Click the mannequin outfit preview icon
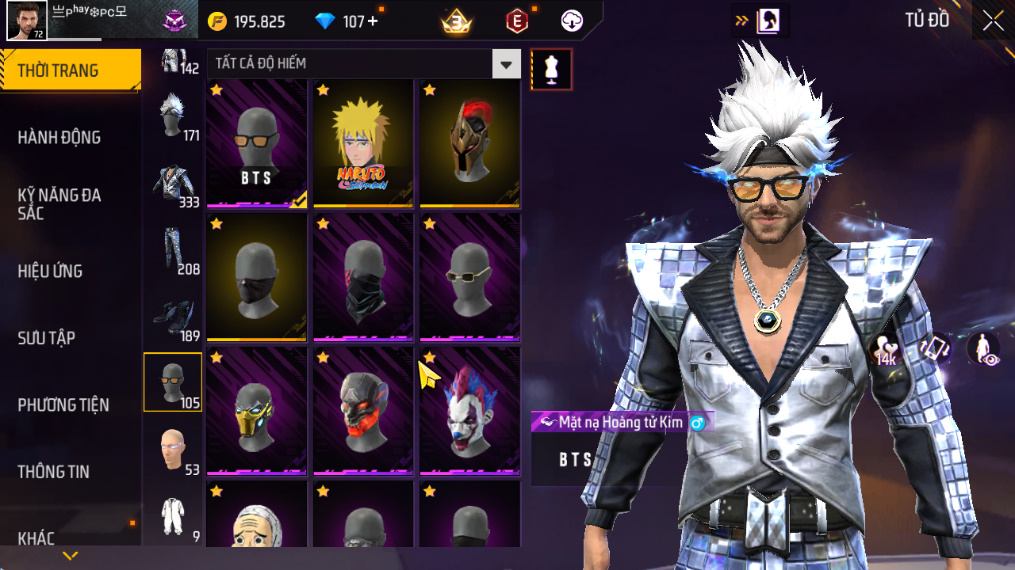Viewport: 1015px width, 570px height. click(551, 68)
